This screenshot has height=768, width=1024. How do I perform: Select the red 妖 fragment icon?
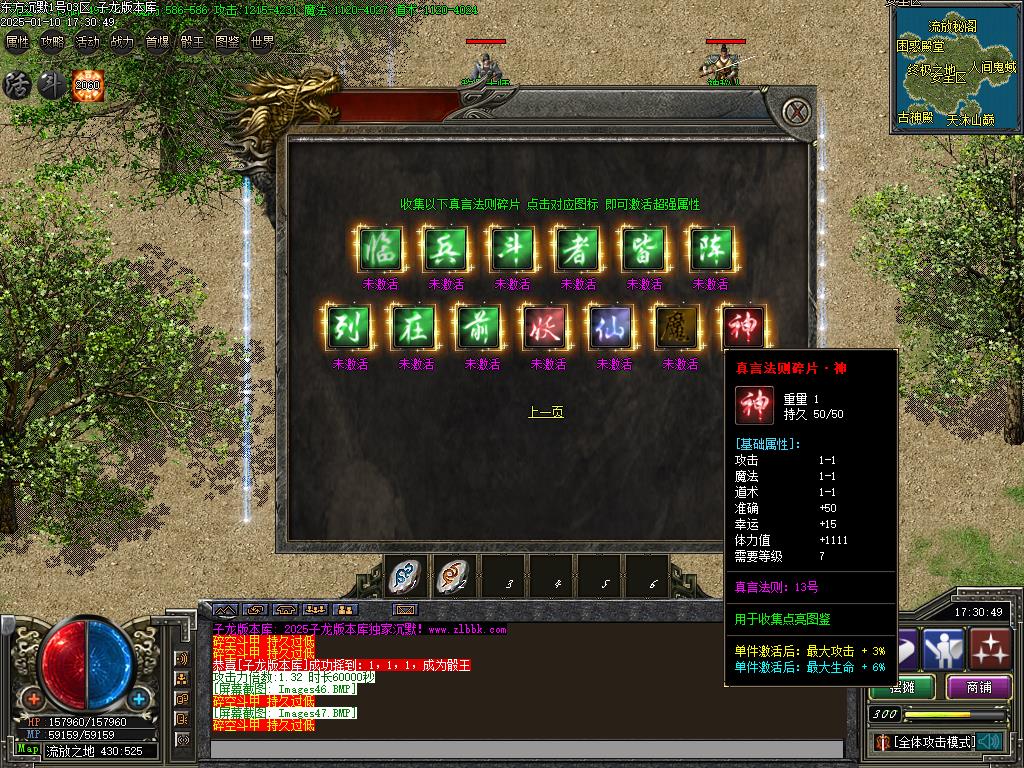tap(547, 327)
